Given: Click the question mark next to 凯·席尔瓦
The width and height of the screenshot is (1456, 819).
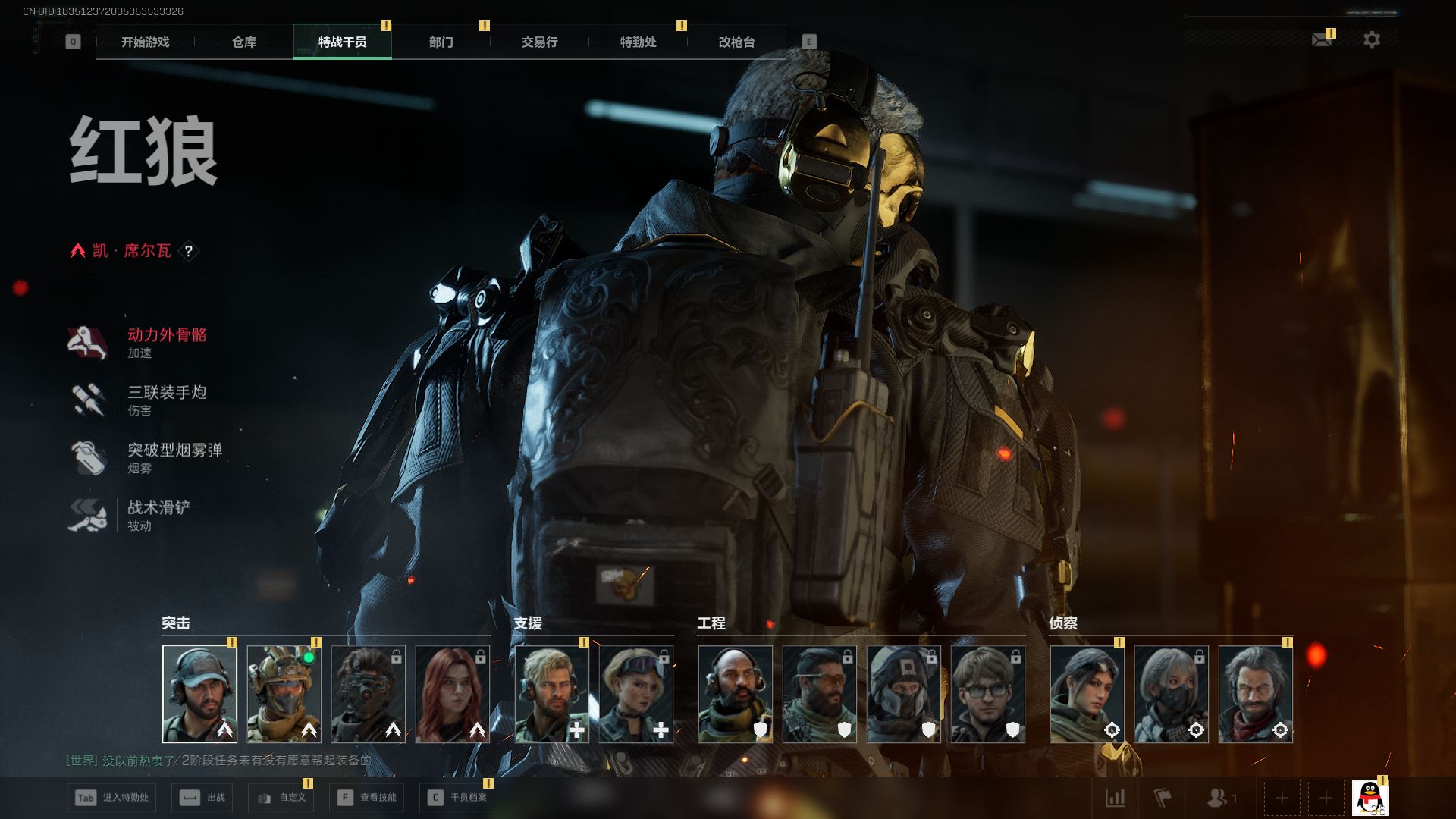Looking at the screenshot, I should 189,251.
